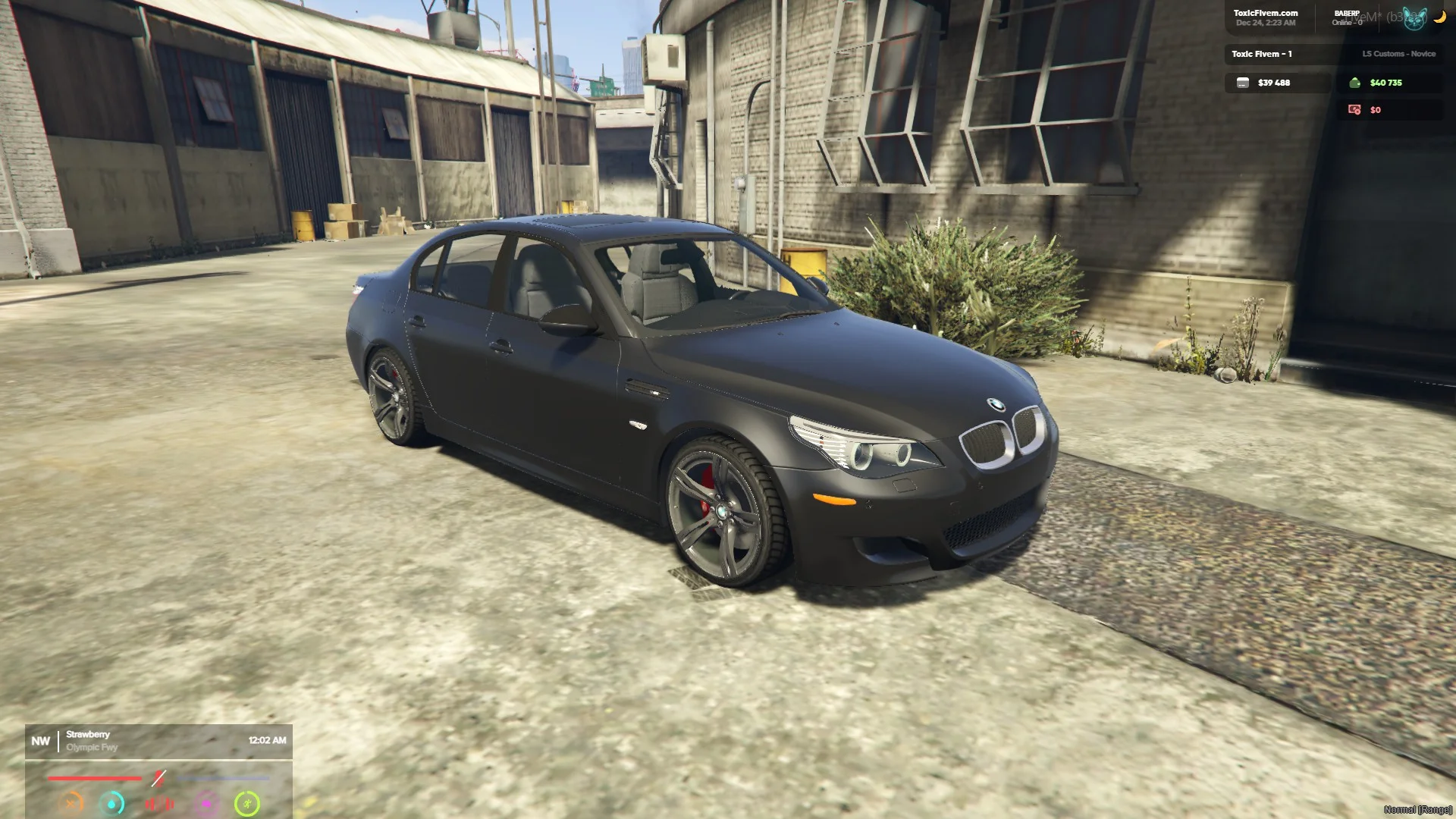Click the green running-man stamina icon

click(246, 803)
